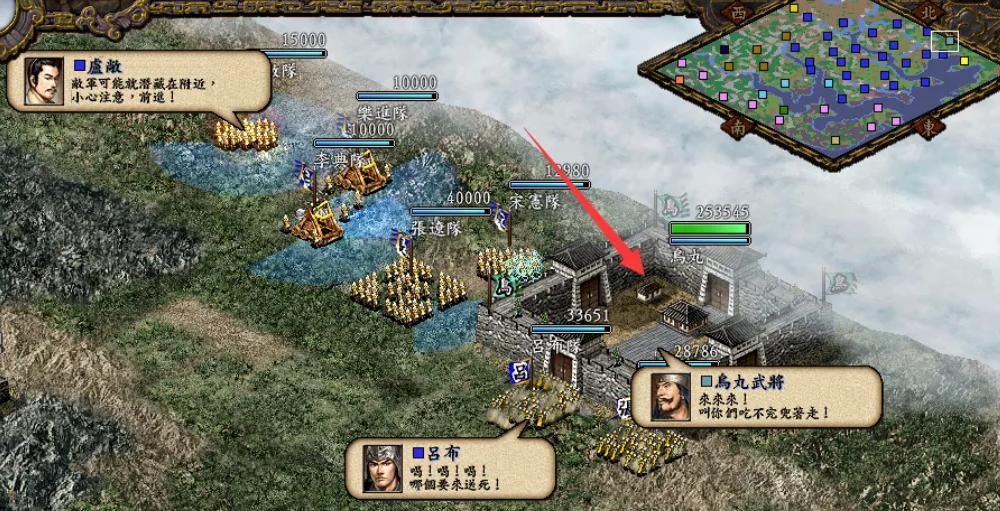This screenshot has width=1000, height=511.
Task: Choose the 南 compass marker on minimap
Action: [x=738, y=129]
